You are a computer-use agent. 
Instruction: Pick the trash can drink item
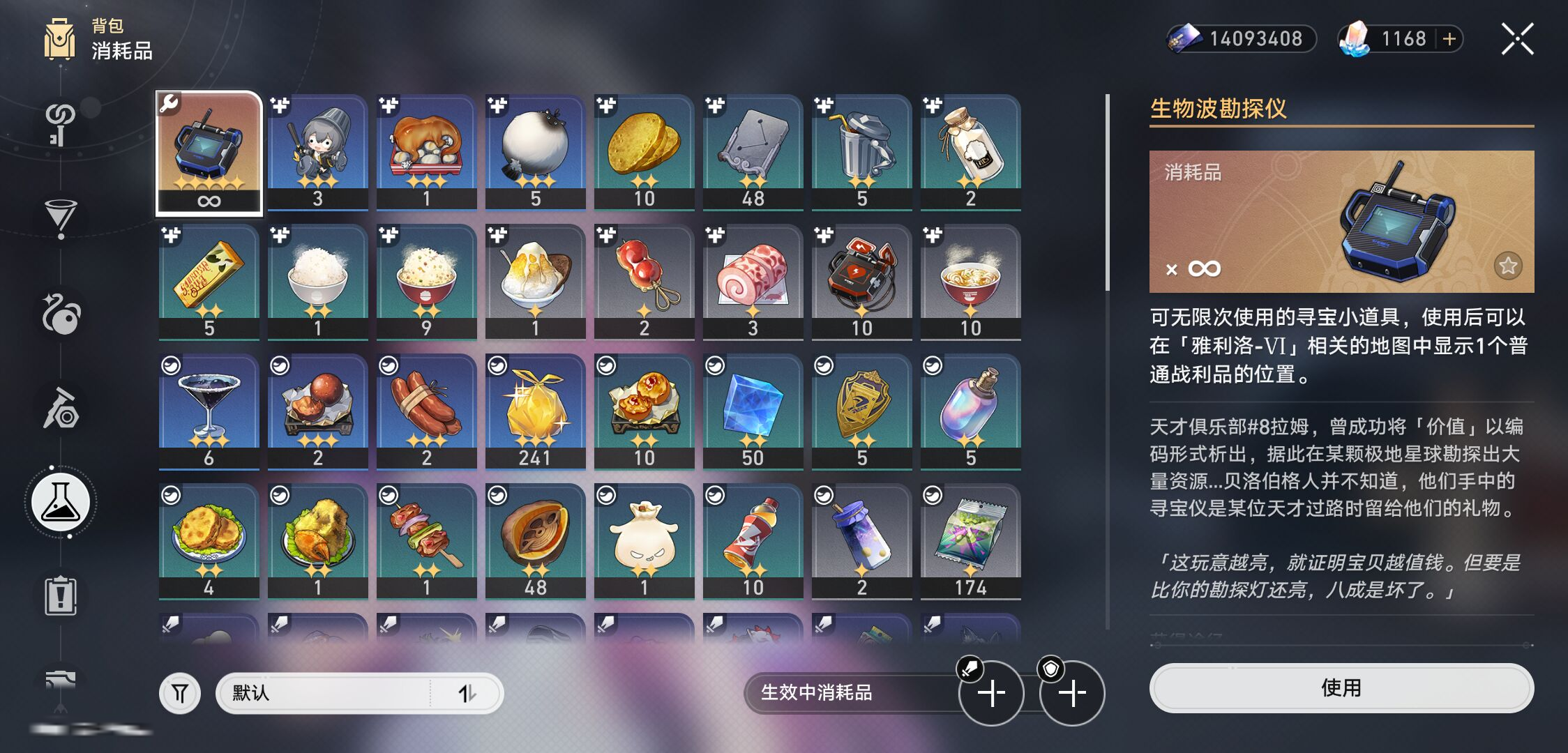[x=862, y=152]
